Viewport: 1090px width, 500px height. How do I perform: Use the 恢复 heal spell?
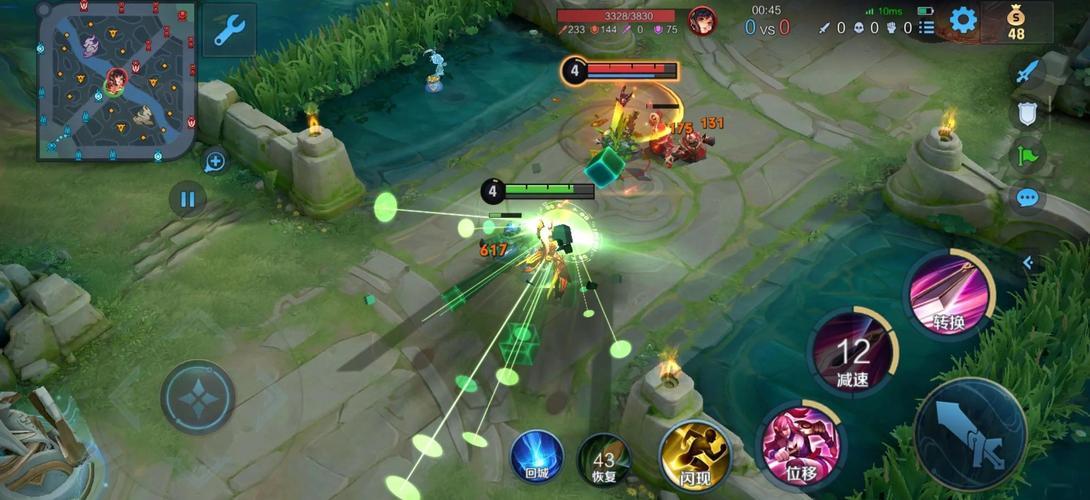tap(603, 461)
